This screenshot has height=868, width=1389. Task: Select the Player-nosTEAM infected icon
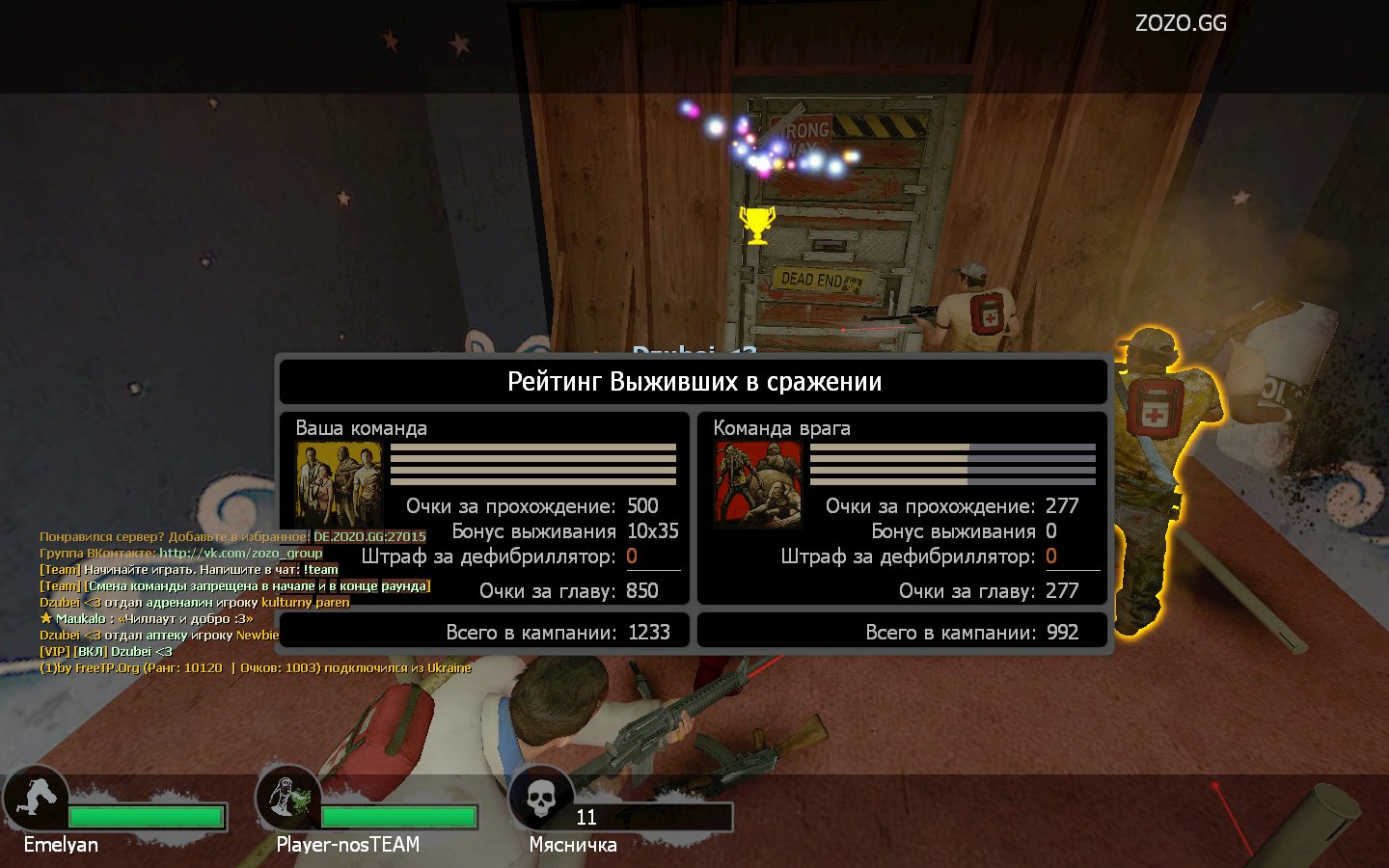click(287, 800)
